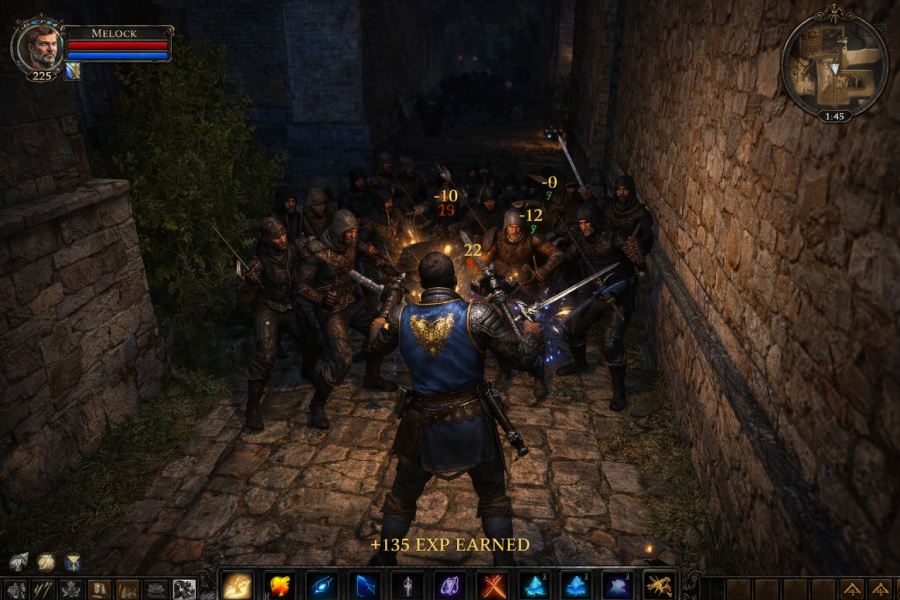Use the fiery orange flame skill

pyautogui.click(x=280, y=585)
